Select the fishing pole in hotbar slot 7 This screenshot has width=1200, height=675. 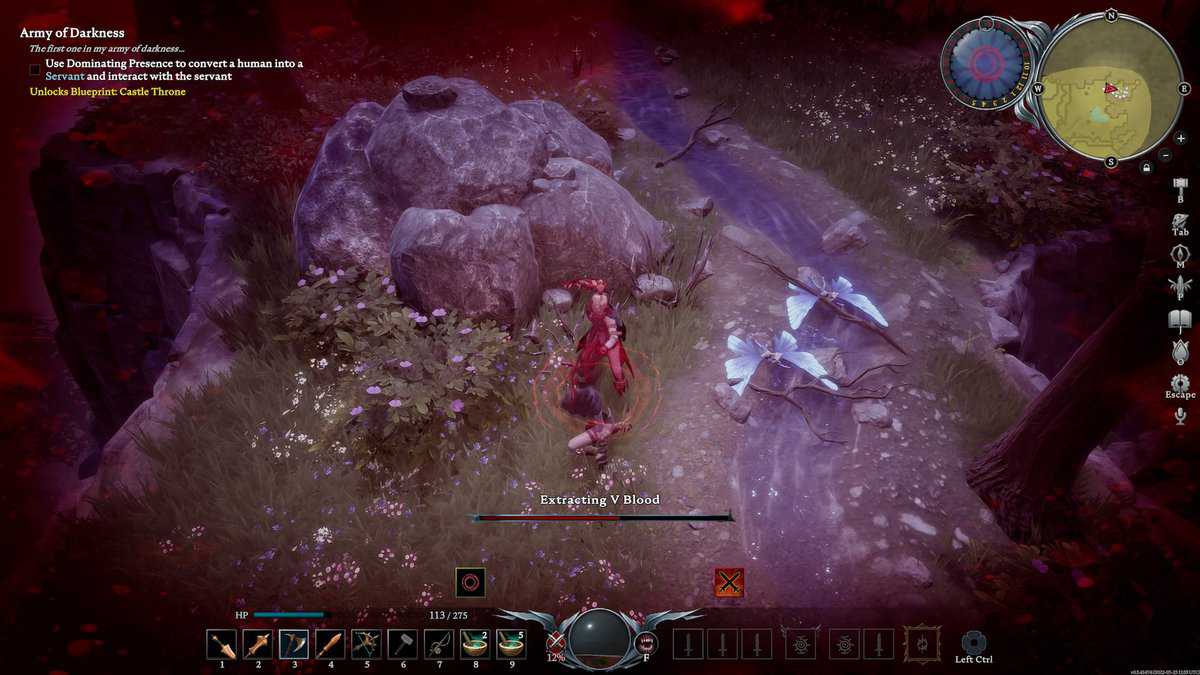click(438, 644)
